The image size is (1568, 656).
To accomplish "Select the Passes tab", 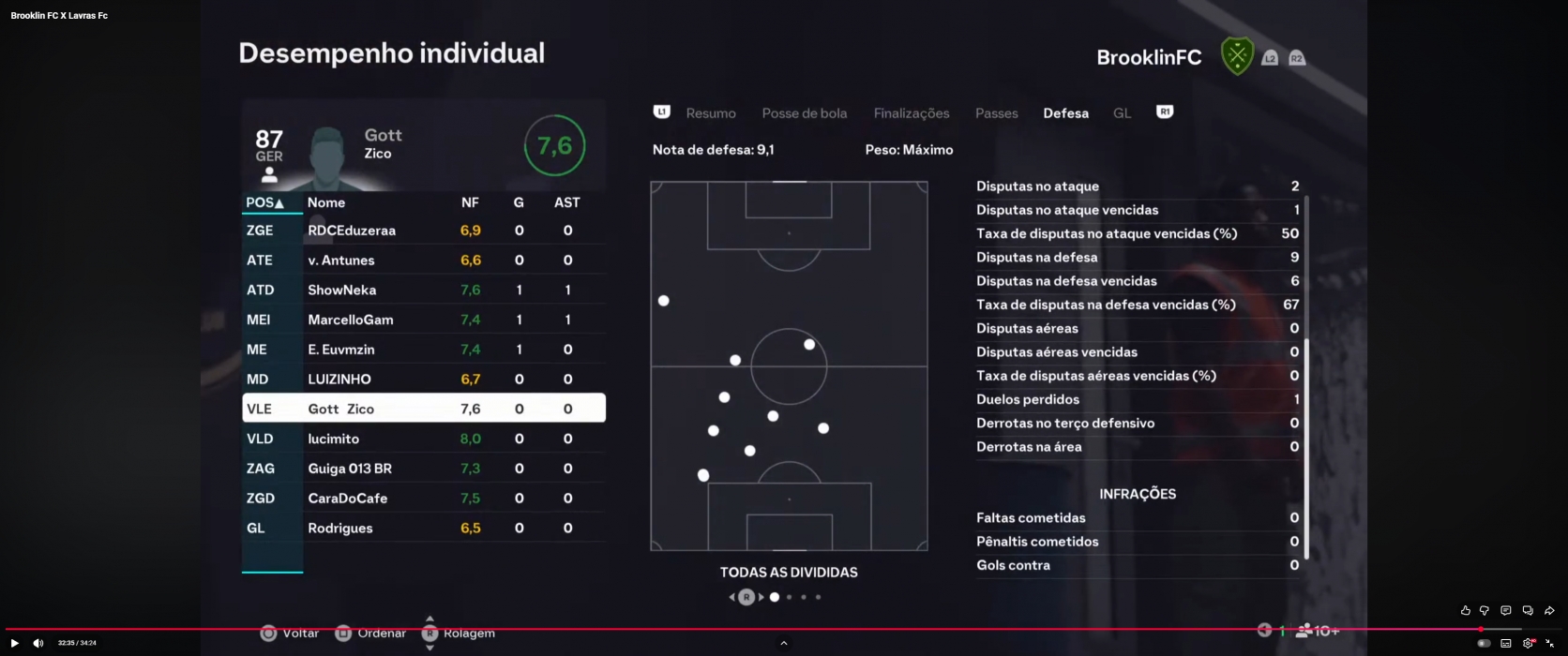I will pyautogui.click(x=996, y=113).
